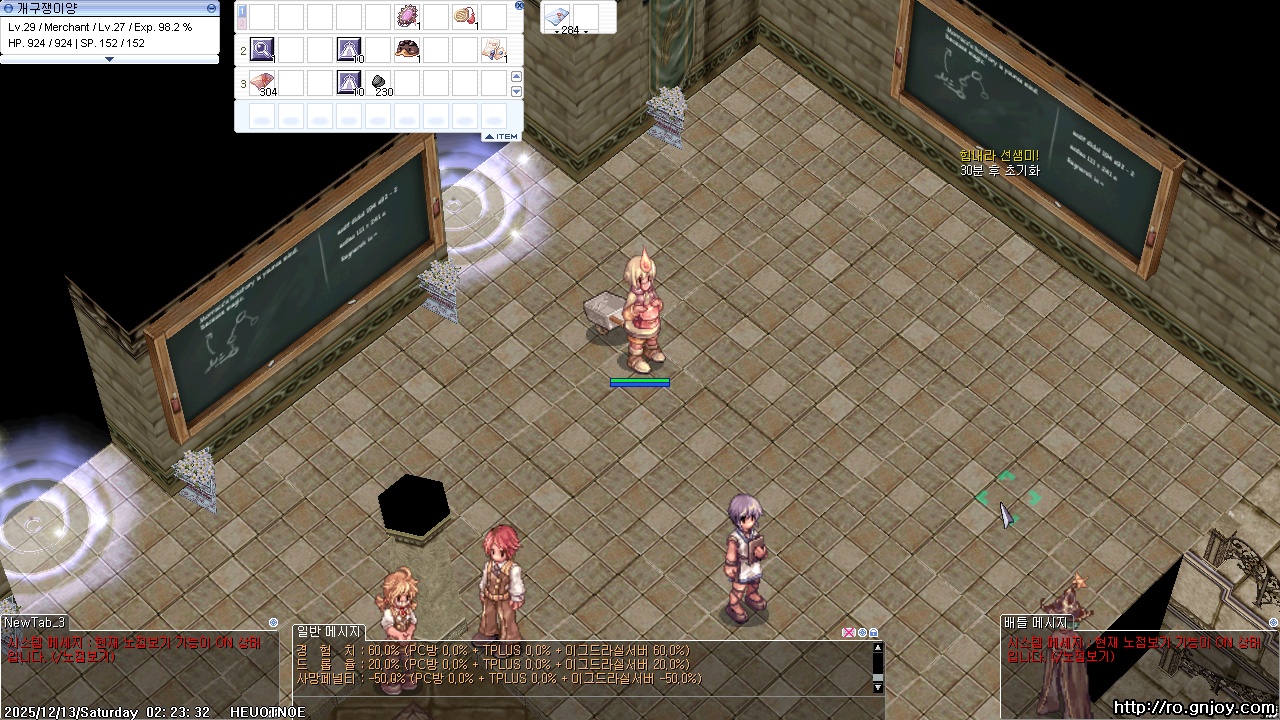This screenshot has width=1280, height=720.
Task: Open the ITEM expander under the hotbar
Action: click(502, 136)
